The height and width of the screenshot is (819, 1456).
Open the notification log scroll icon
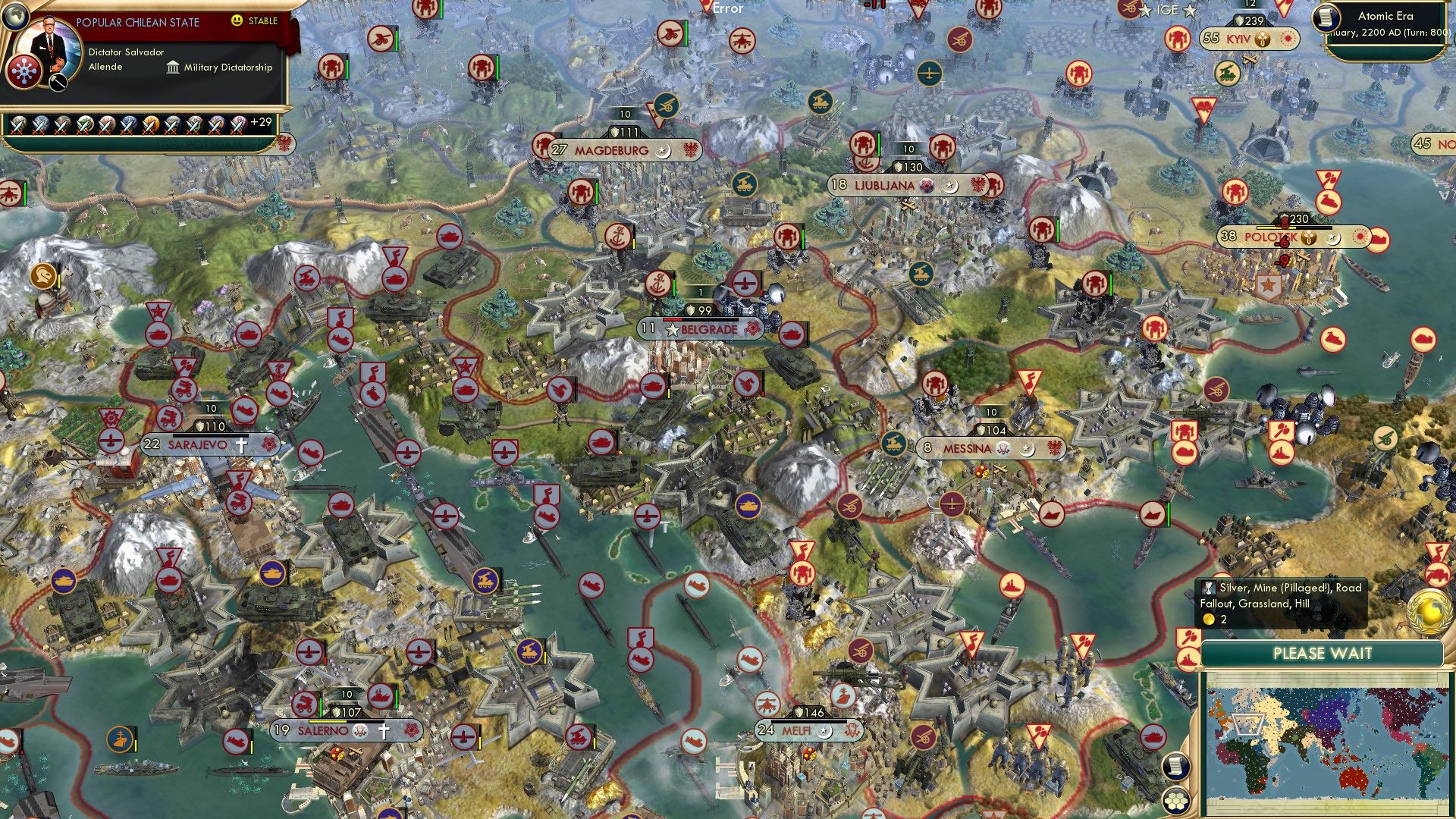coord(1177,766)
